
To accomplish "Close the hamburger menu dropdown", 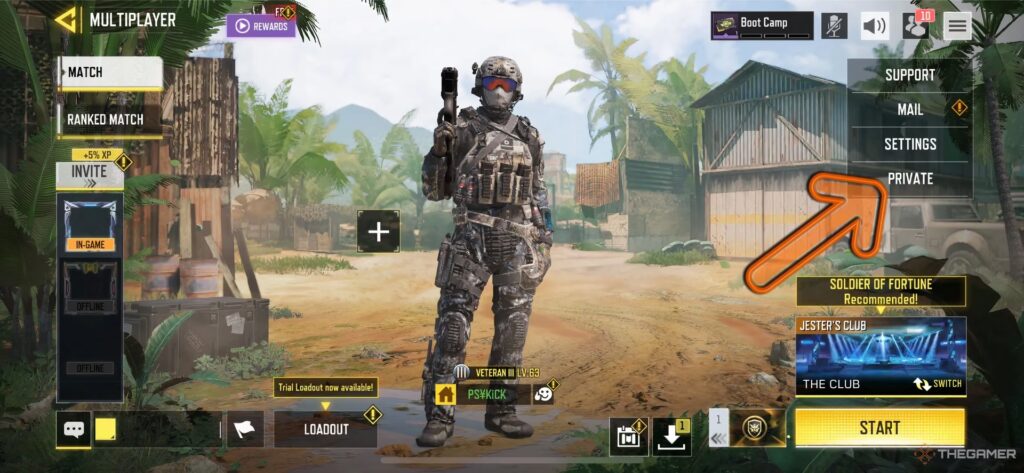I will coord(957,26).
